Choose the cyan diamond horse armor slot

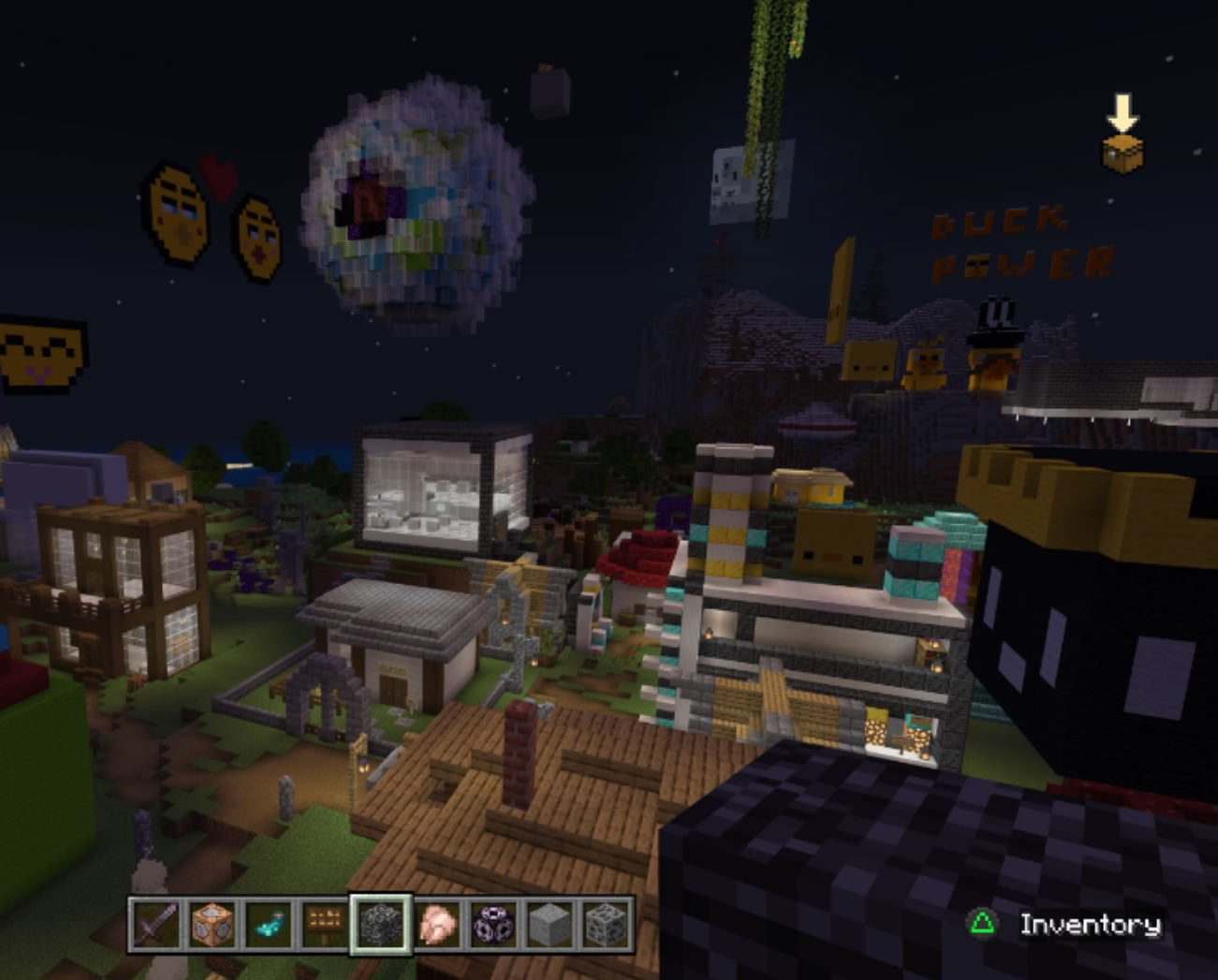click(x=268, y=924)
